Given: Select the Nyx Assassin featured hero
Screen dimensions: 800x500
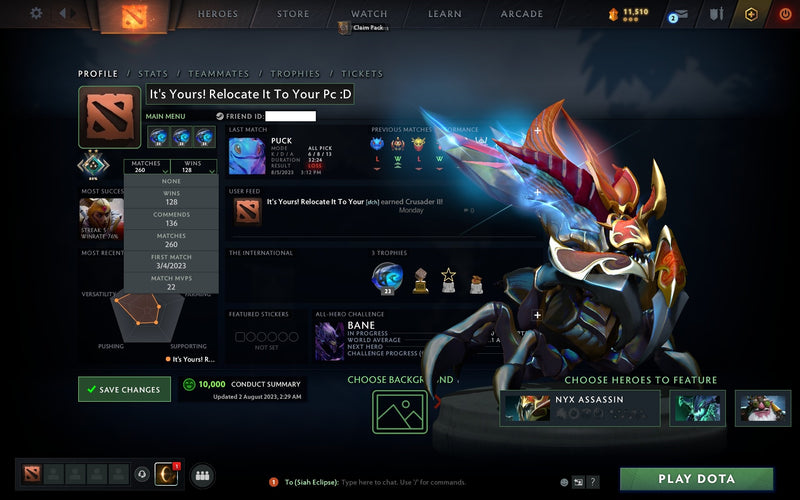Looking at the screenshot, I should (580, 407).
